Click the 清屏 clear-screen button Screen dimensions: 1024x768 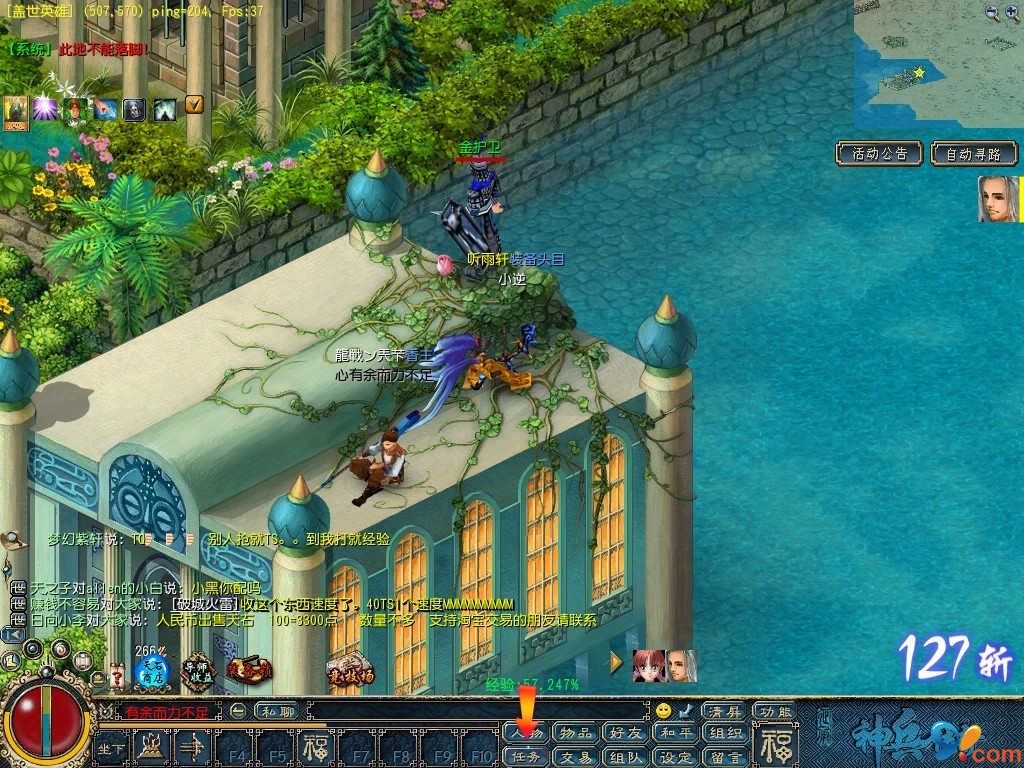point(724,711)
